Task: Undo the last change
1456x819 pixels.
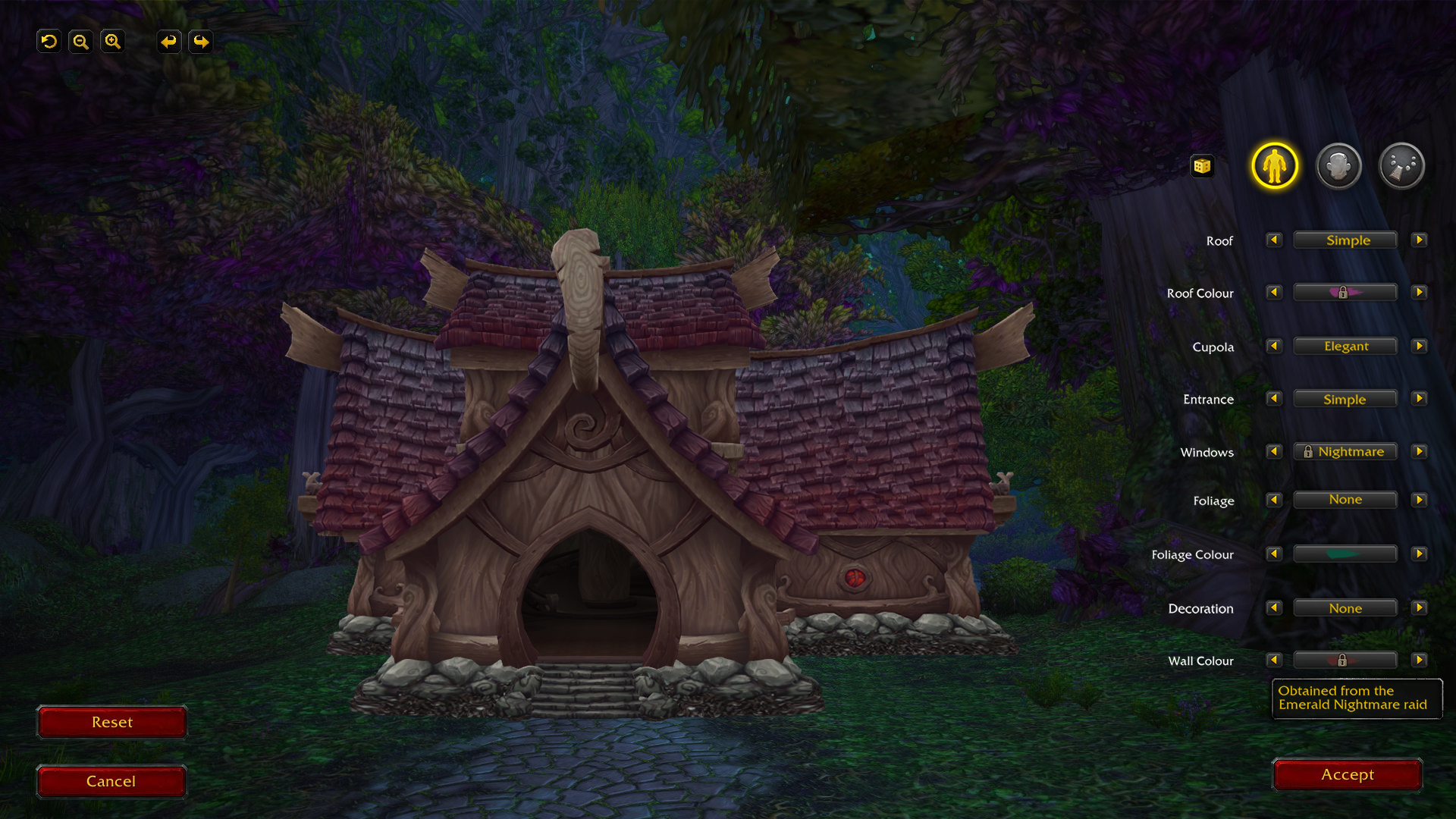Action: [169, 42]
